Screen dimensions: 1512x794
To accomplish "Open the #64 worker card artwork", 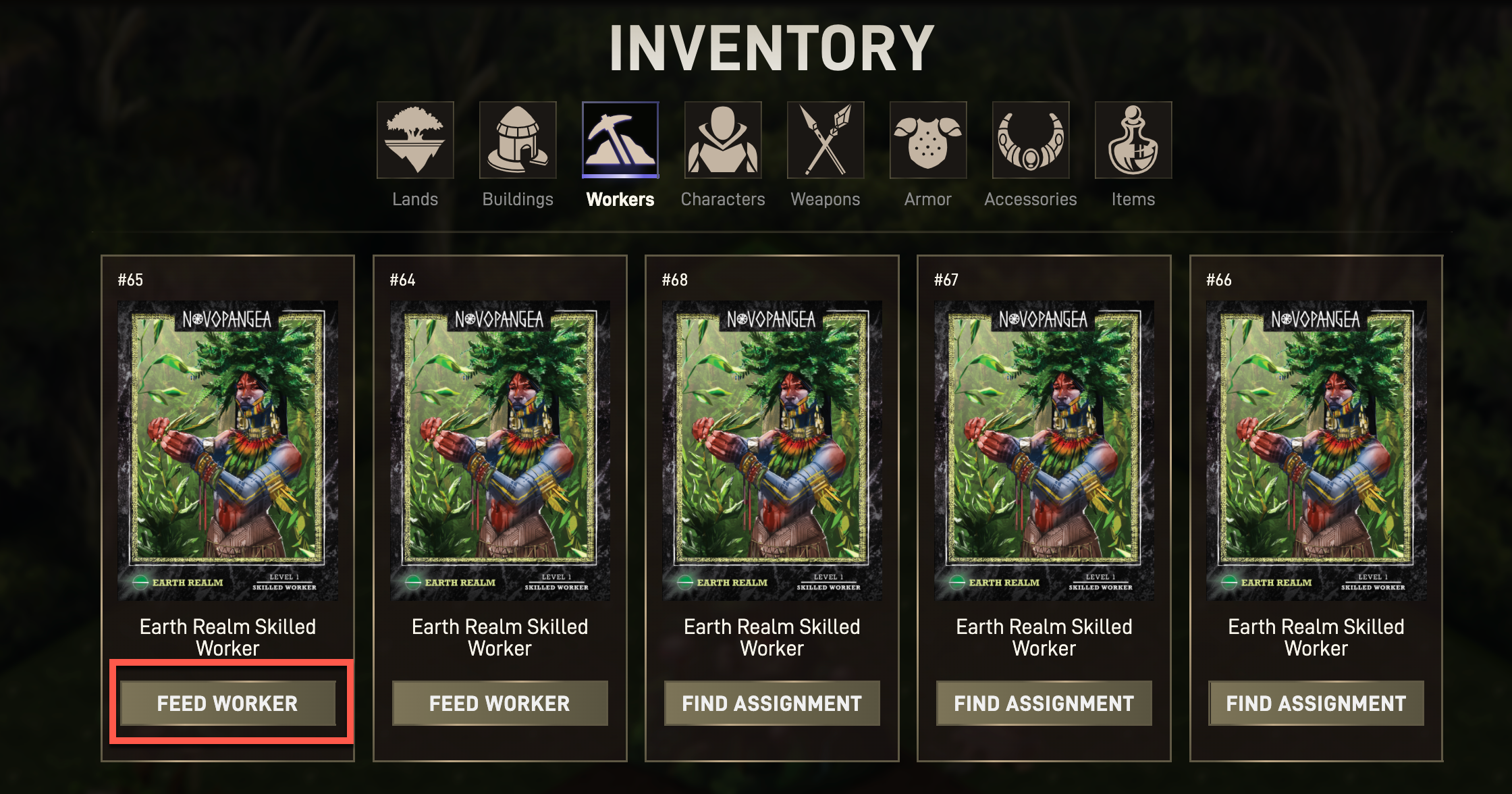I will coord(500,450).
